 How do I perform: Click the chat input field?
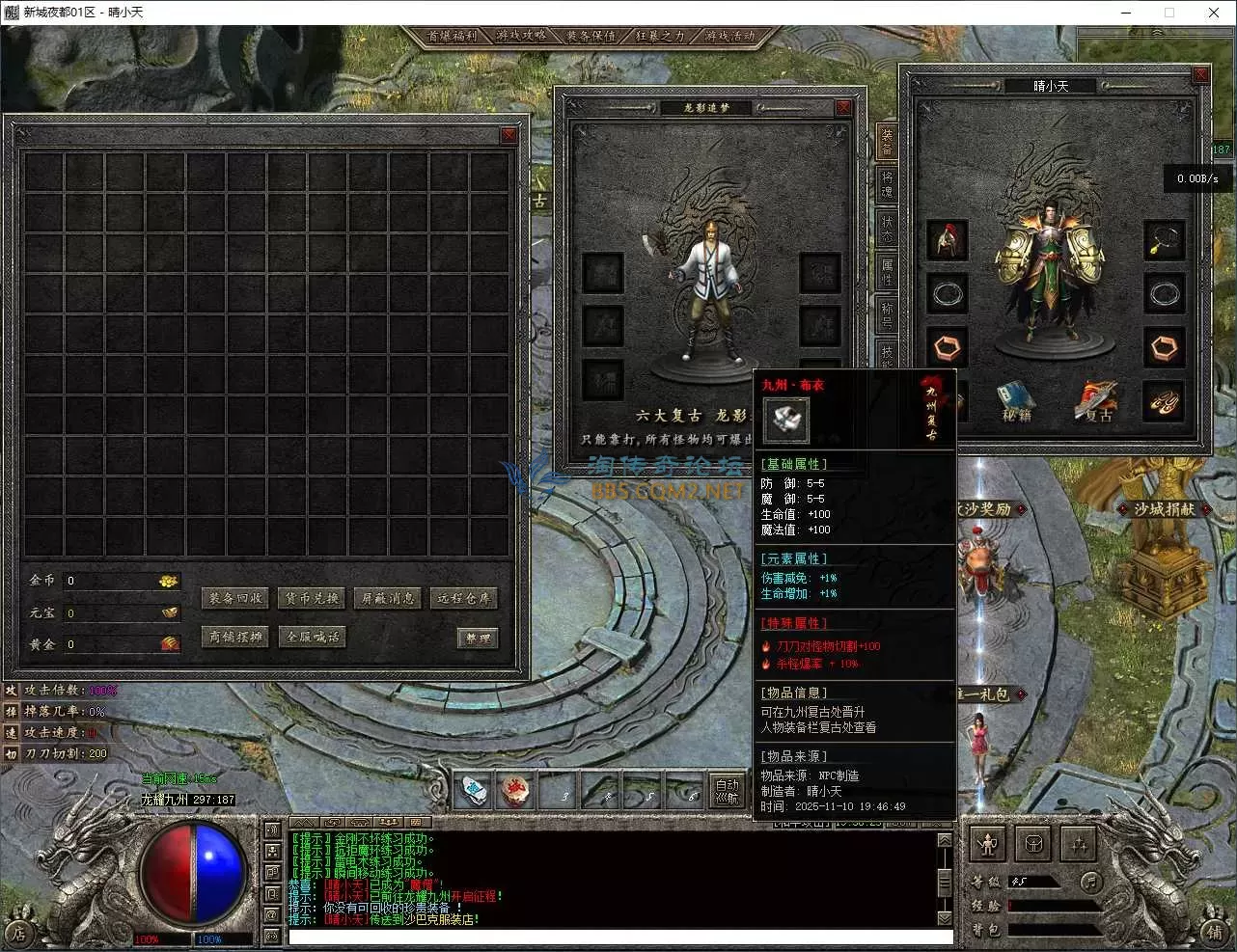(x=618, y=937)
